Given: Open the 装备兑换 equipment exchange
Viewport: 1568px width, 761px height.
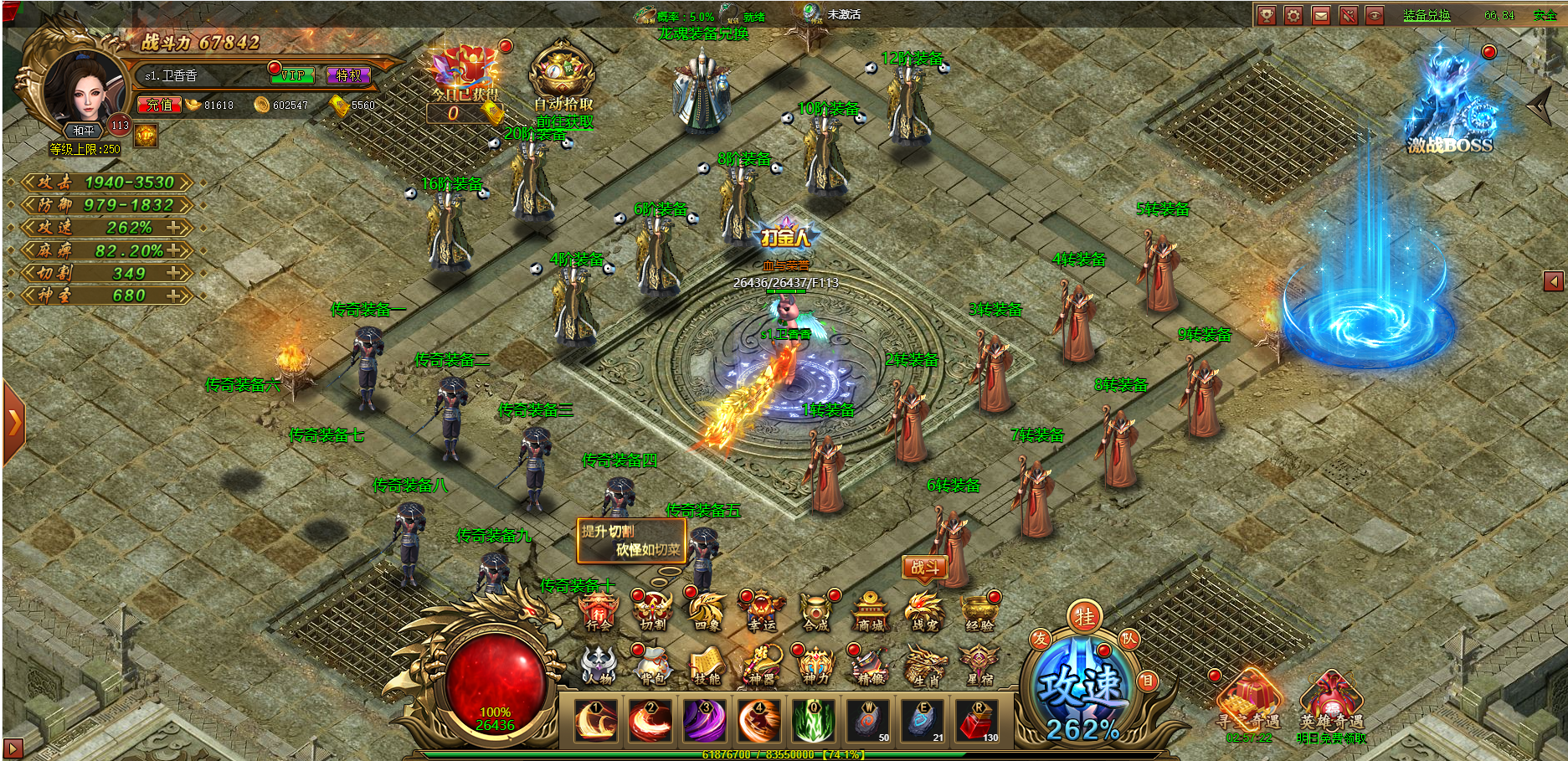Looking at the screenshot, I should click(x=1427, y=15).
